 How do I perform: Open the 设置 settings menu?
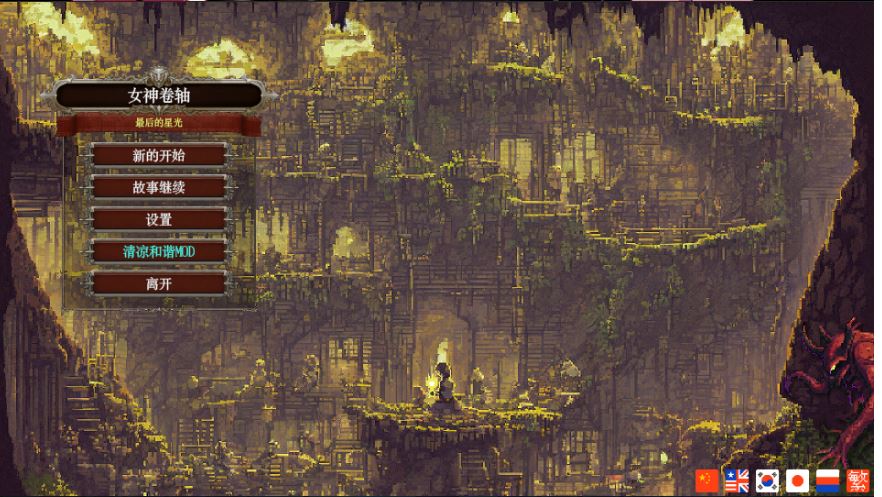point(159,219)
